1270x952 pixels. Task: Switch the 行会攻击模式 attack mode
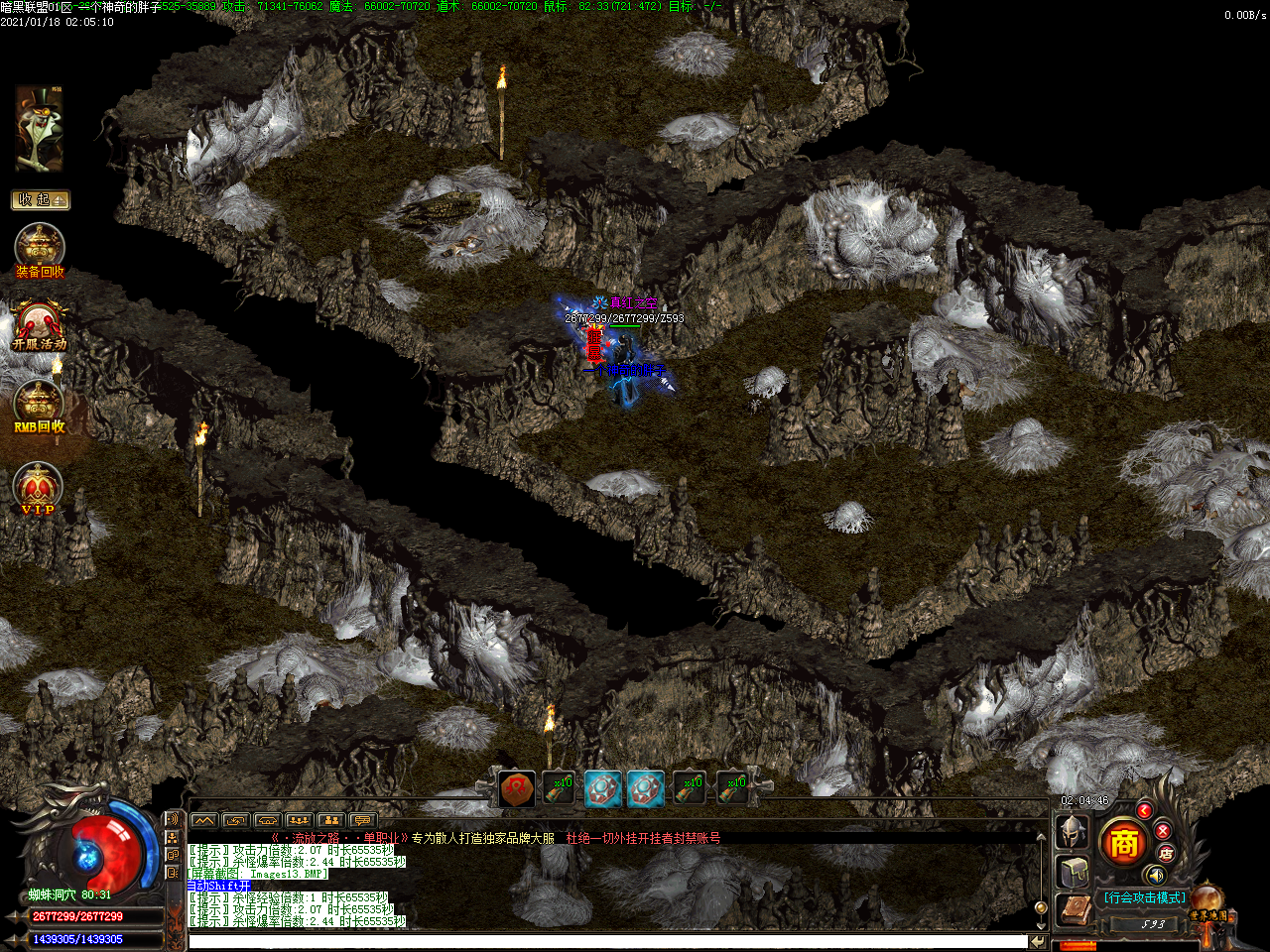point(1144,897)
